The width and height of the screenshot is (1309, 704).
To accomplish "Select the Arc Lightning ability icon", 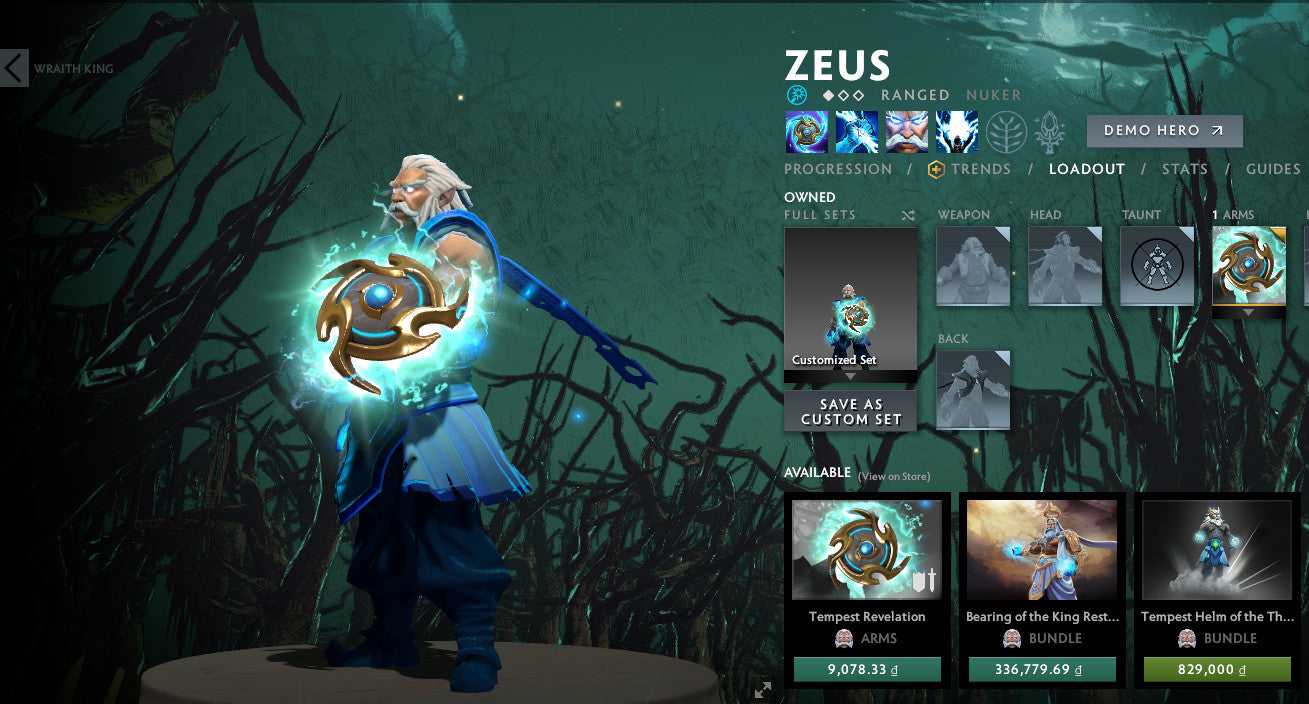I will point(806,132).
